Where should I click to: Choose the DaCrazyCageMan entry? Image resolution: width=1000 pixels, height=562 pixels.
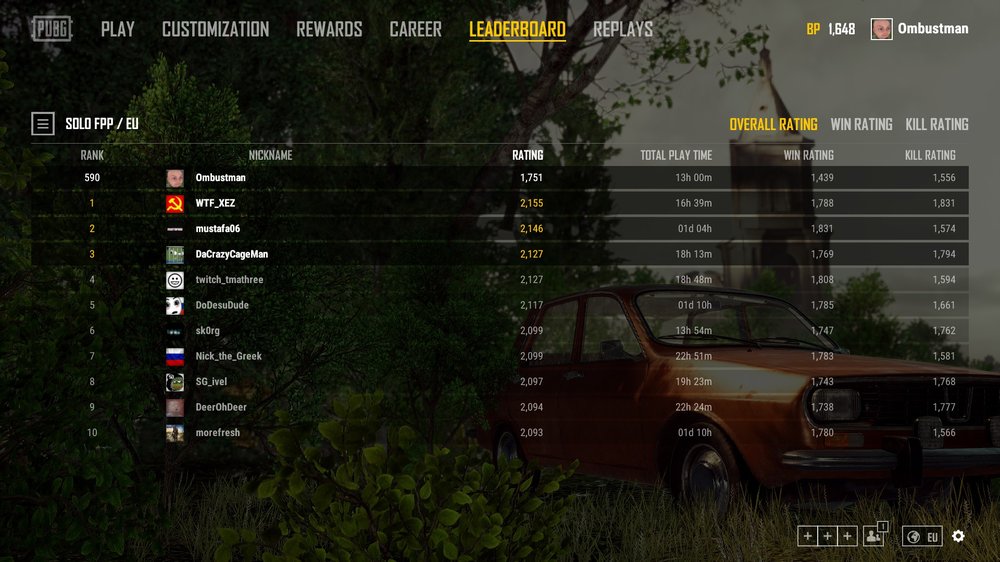click(232, 254)
